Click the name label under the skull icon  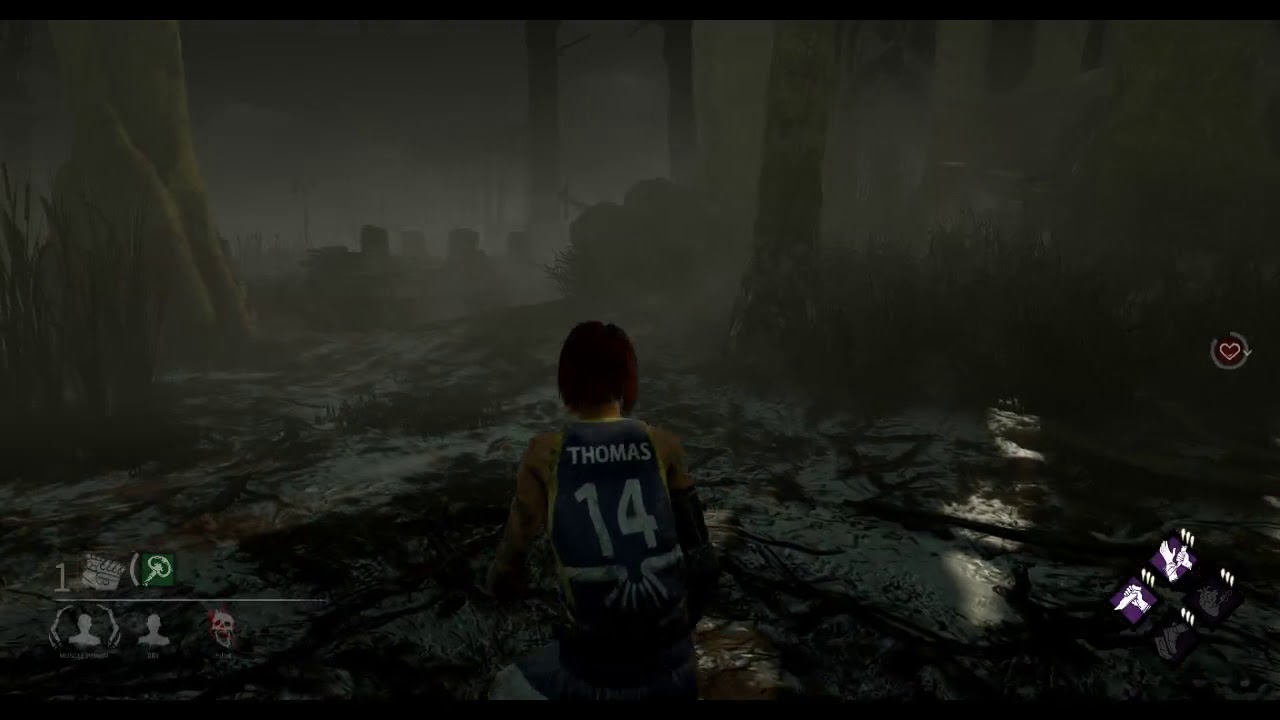[222, 655]
